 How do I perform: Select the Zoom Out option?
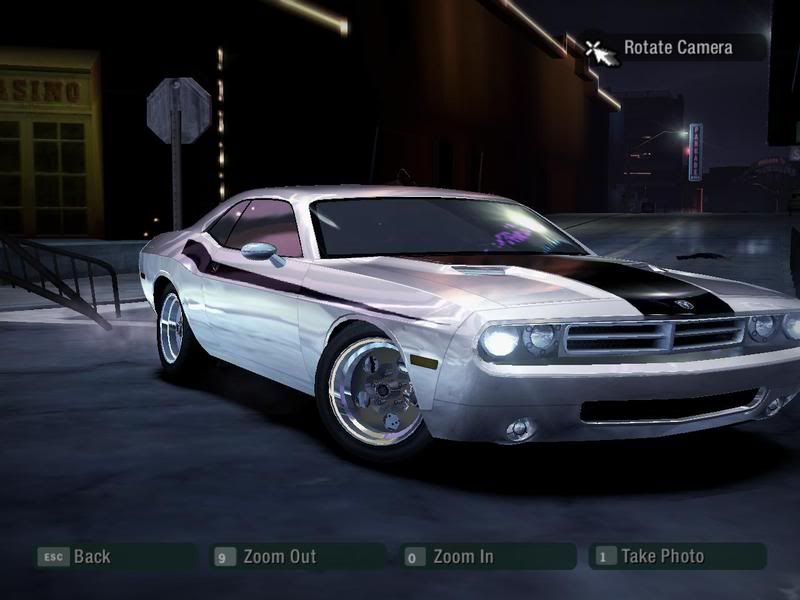coord(278,557)
